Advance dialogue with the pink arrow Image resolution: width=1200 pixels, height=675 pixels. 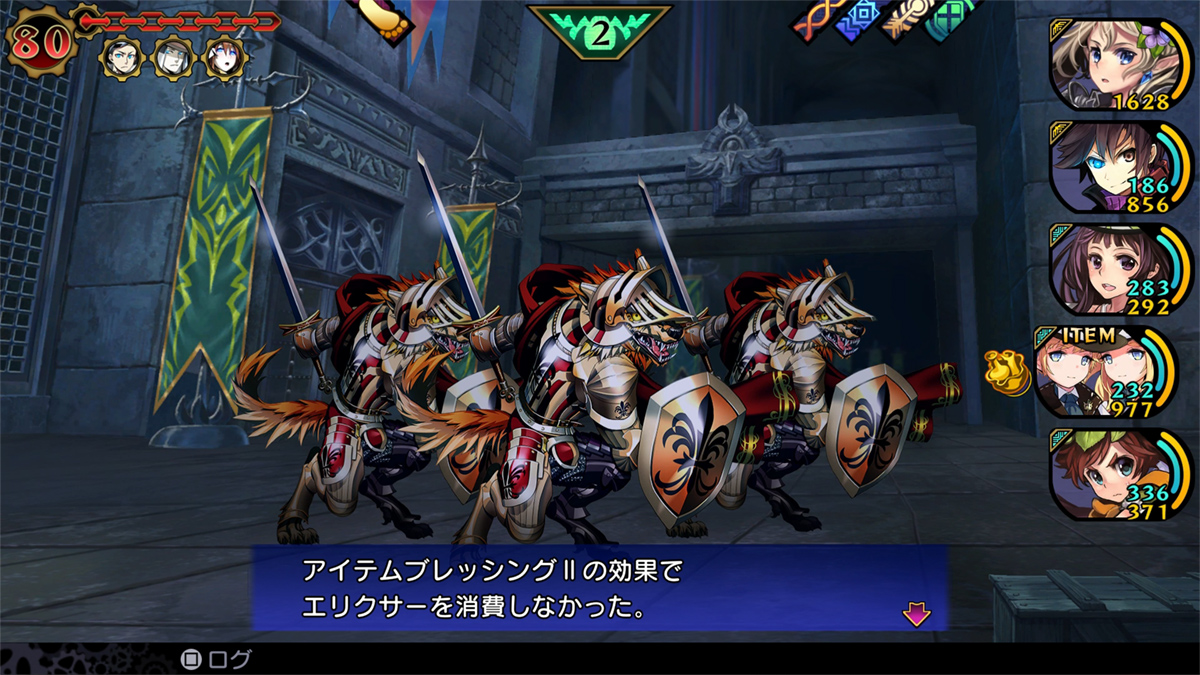[x=915, y=615]
